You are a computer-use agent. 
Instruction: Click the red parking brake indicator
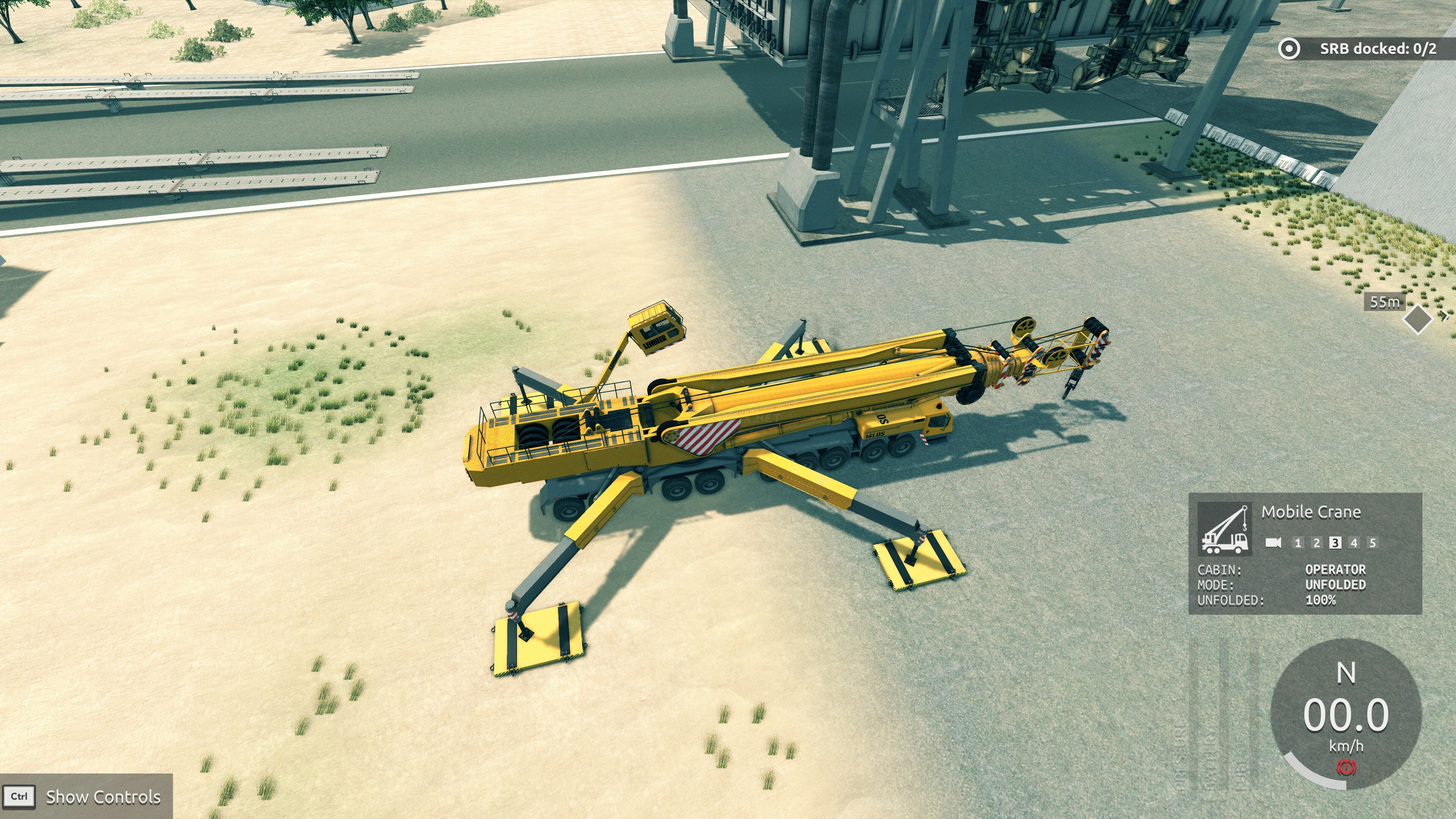click(1346, 767)
